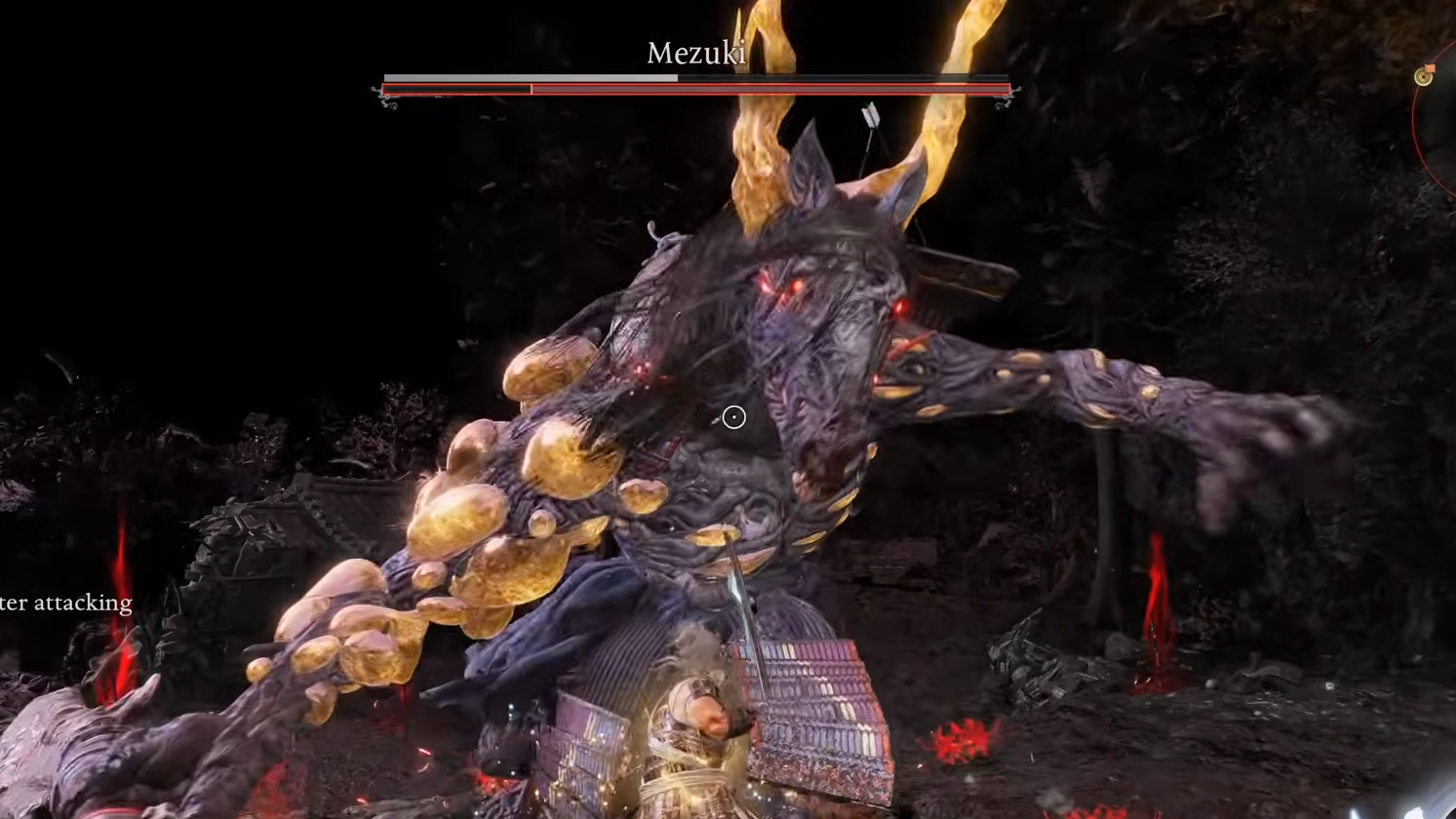The image size is (1456, 819).
Task: Select the gold target marker on minimap edge
Action: (x=1424, y=75)
